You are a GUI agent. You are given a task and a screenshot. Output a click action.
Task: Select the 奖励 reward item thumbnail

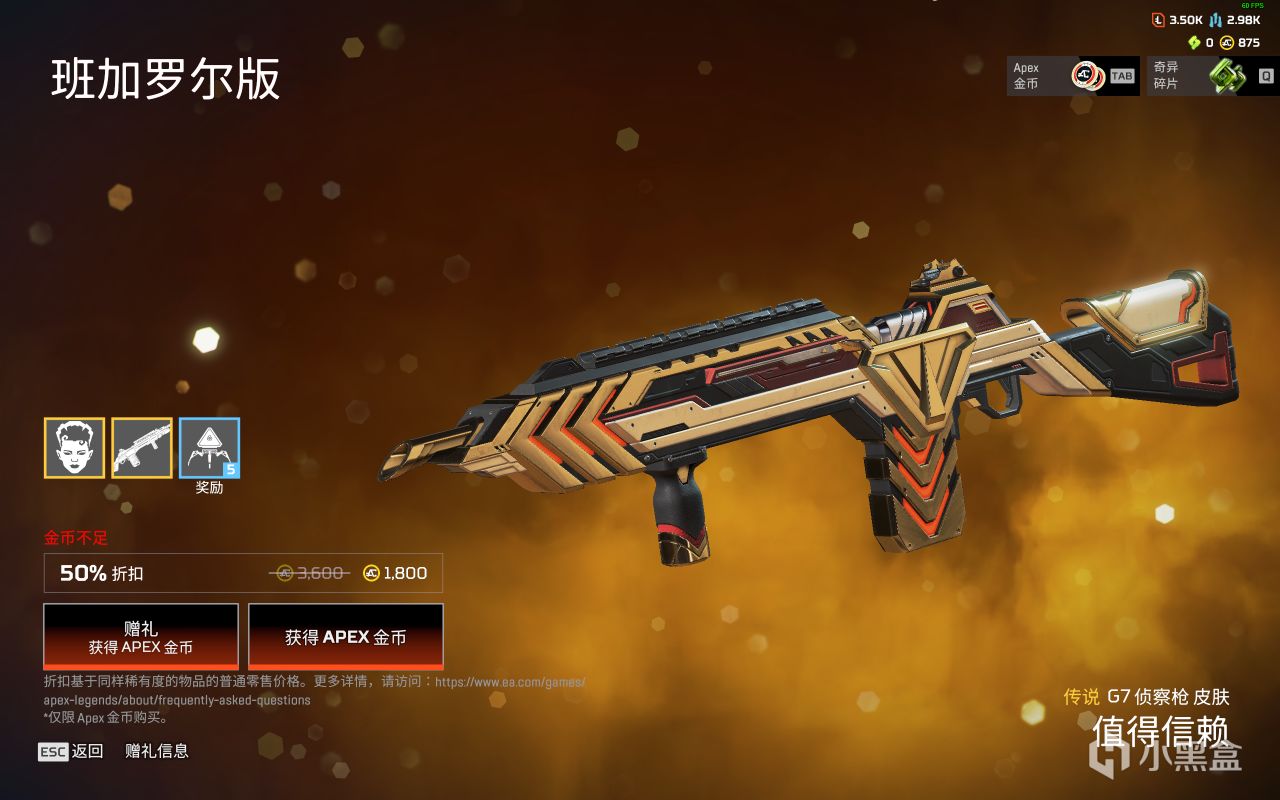coord(209,448)
